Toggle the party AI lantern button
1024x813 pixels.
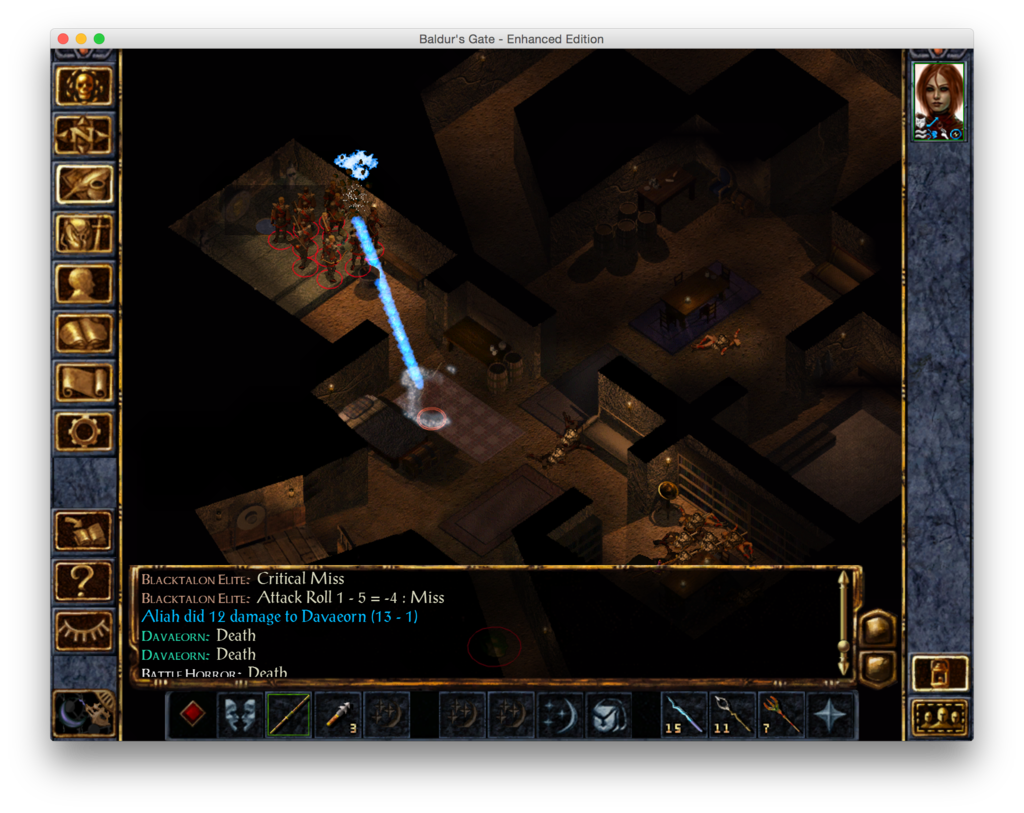940,673
